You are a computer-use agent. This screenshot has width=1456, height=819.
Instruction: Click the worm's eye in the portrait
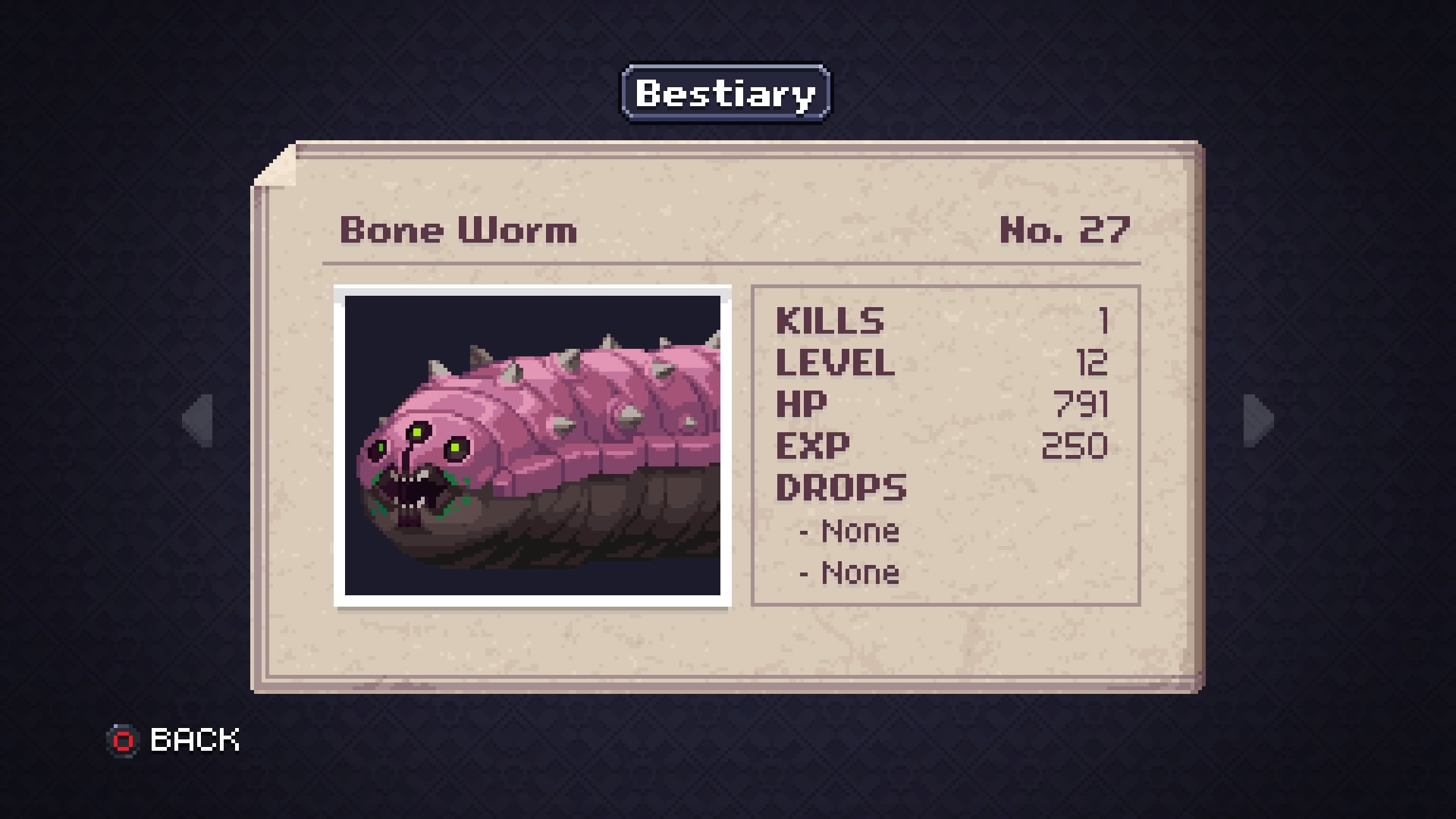pos(453,449)
